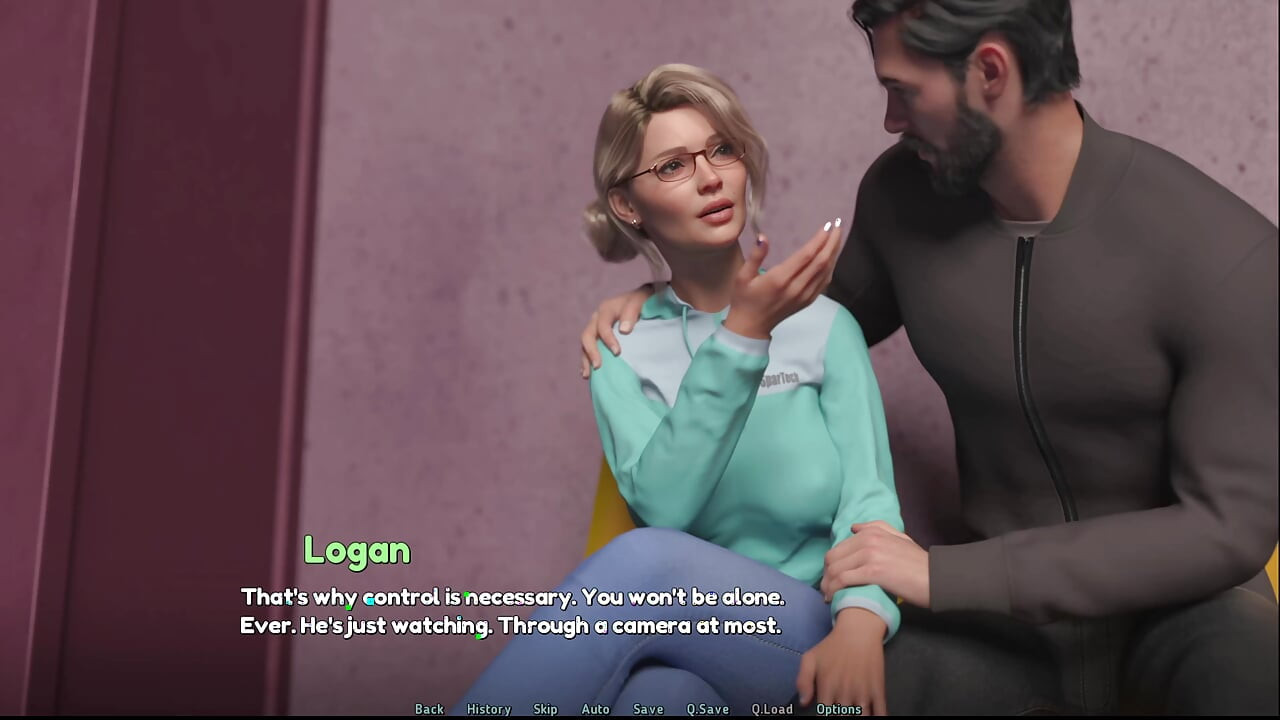Open the dialogue History log

pyautogui.click(x=488, y=709)
